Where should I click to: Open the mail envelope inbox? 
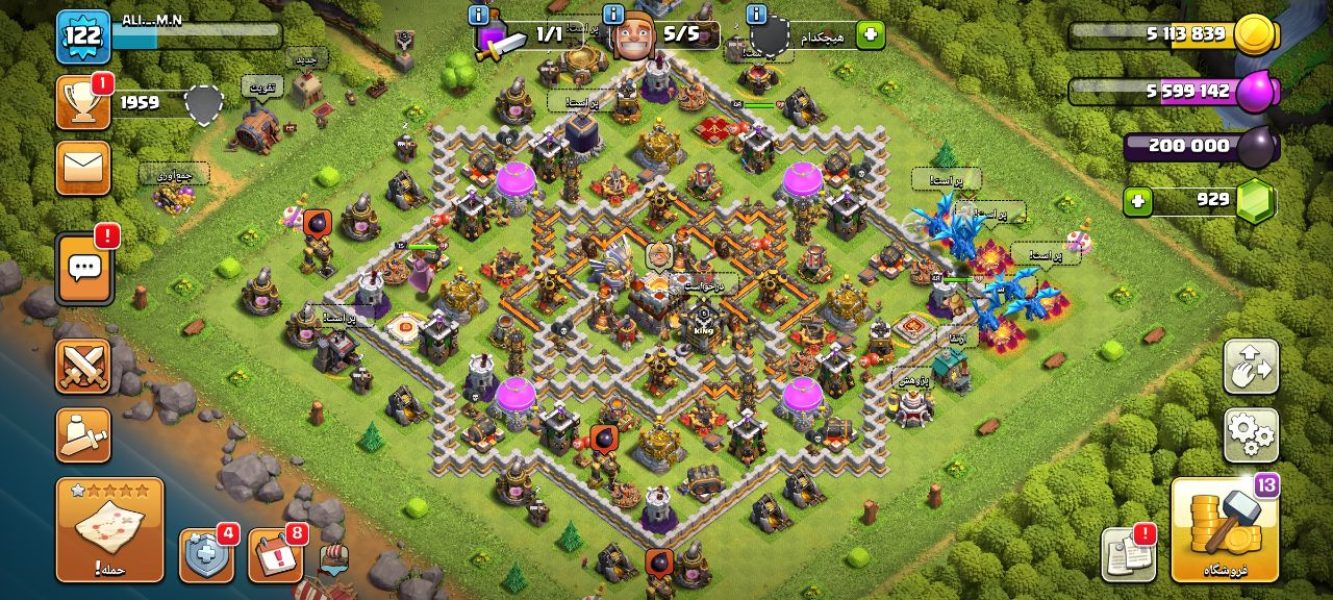click(x=83, y=167)
